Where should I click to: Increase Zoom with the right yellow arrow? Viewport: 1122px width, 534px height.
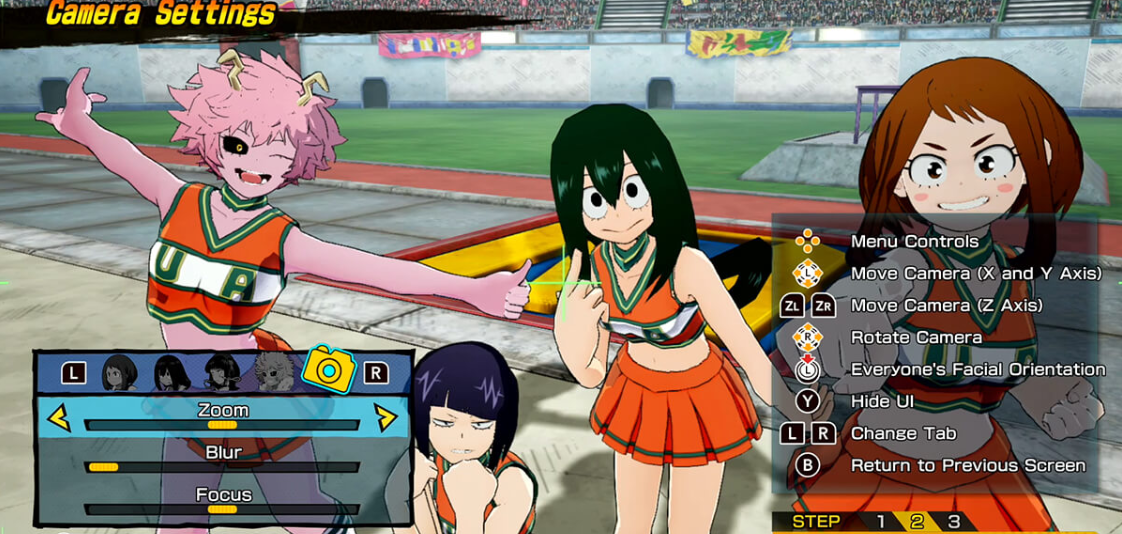(x=385, y=417)
